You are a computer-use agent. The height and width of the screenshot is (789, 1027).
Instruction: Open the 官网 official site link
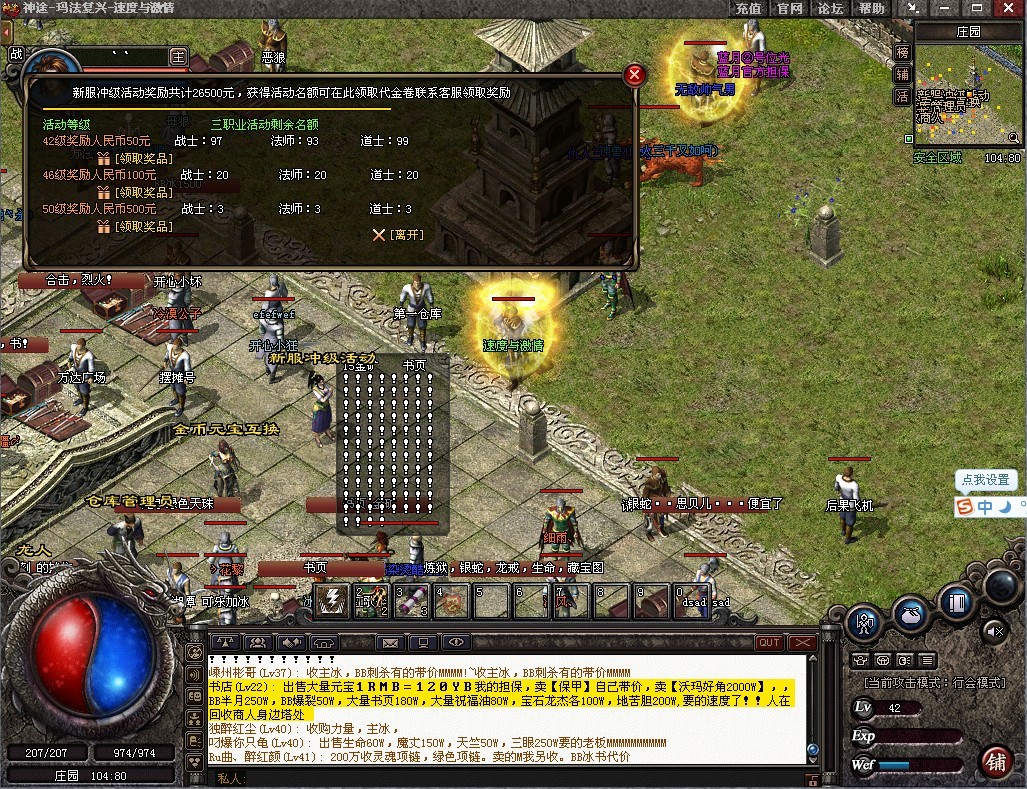790,8
